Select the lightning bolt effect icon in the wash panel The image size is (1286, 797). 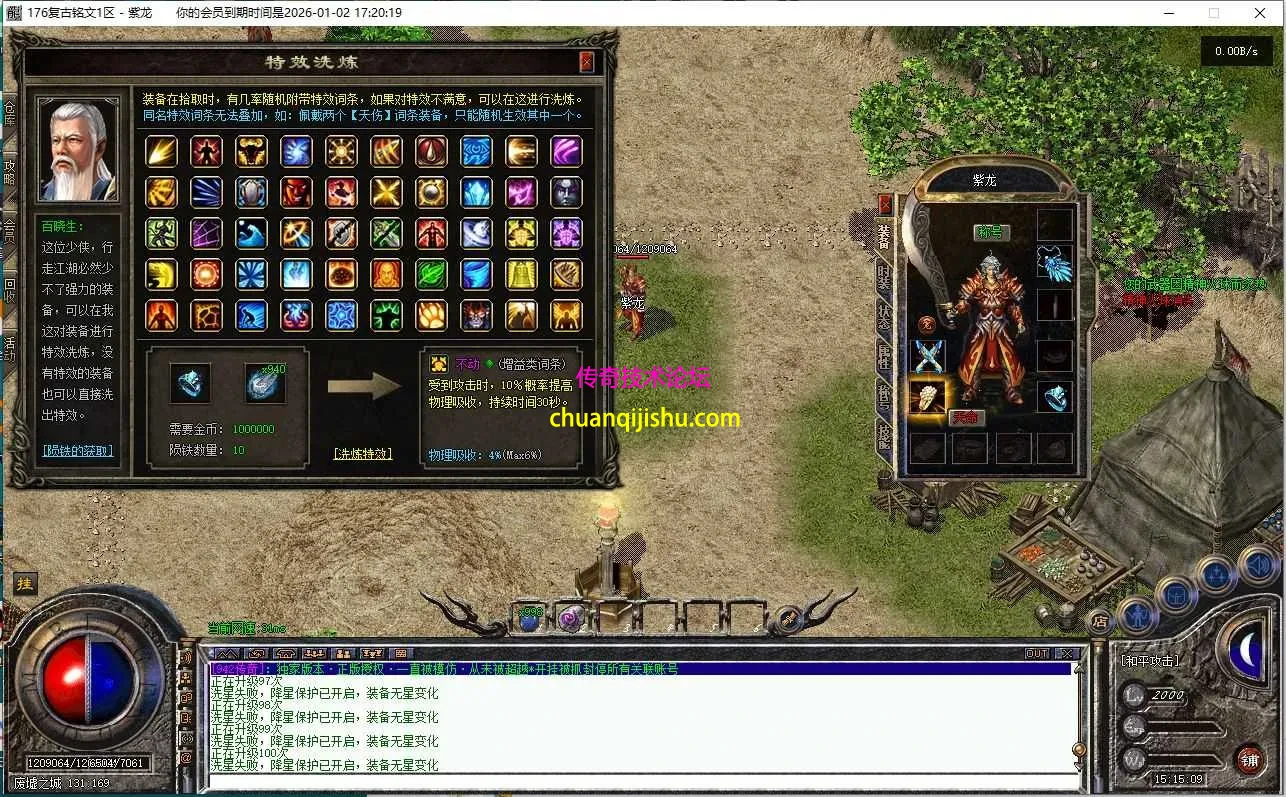pos(162,152)
